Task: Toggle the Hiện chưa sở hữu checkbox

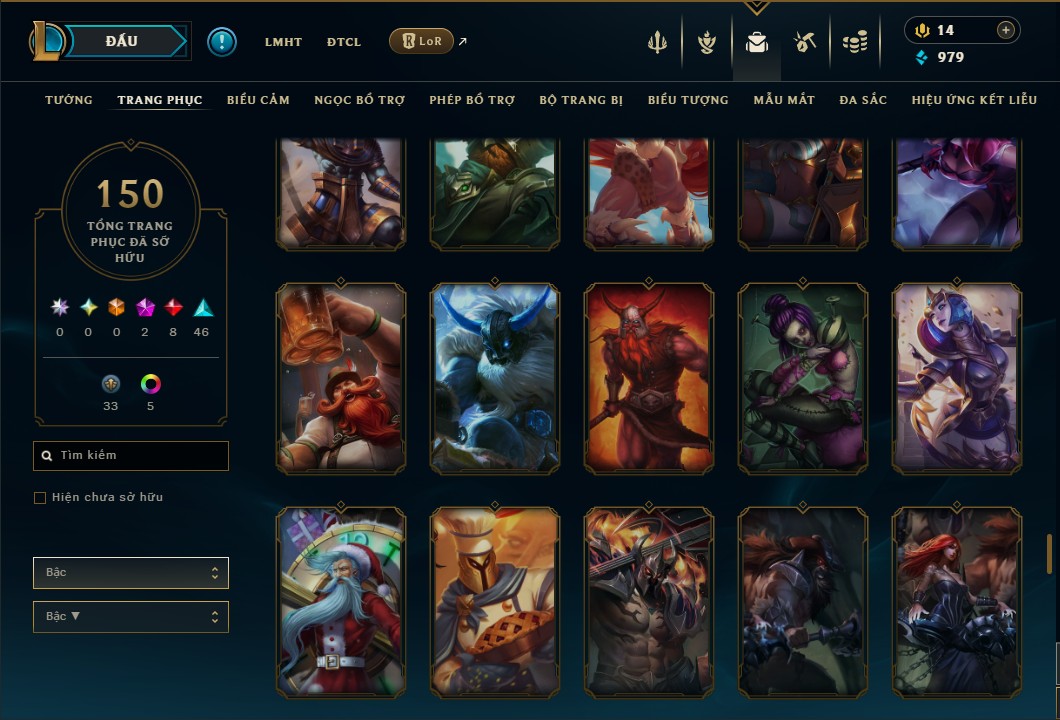Action: click(x=40, y=498)
